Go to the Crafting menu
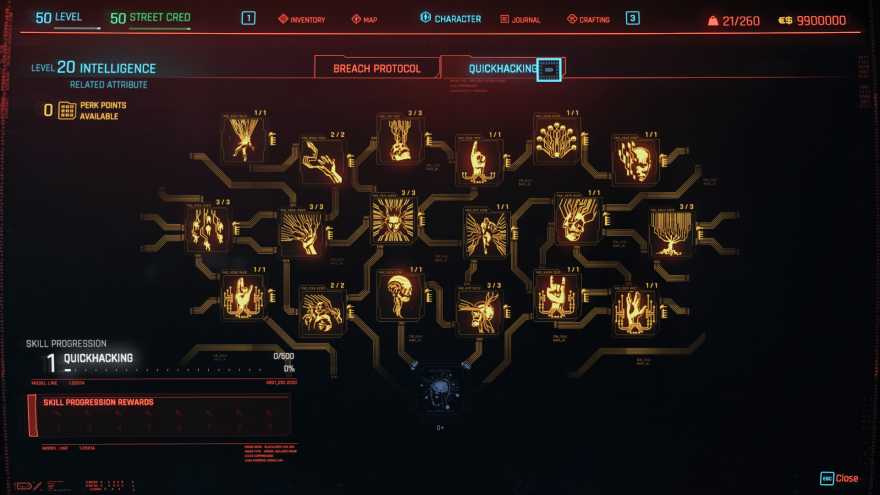Viewport: 880px width, 495px height. 588,19
